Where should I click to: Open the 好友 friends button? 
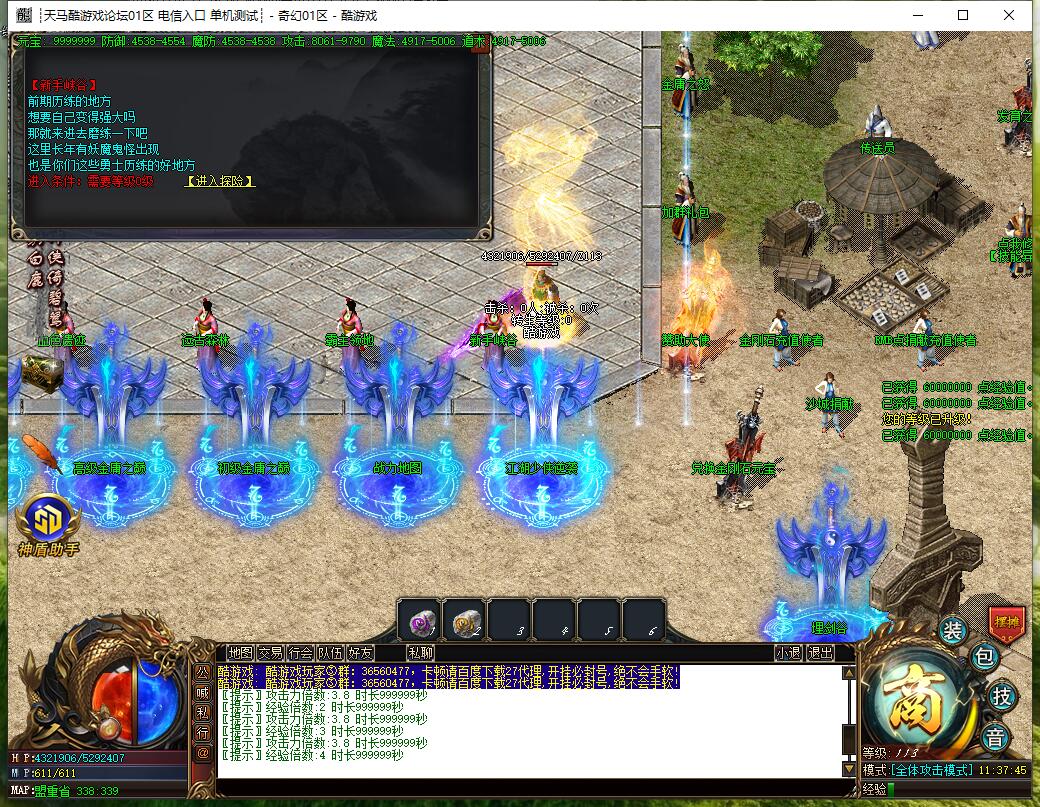point(360,653)
